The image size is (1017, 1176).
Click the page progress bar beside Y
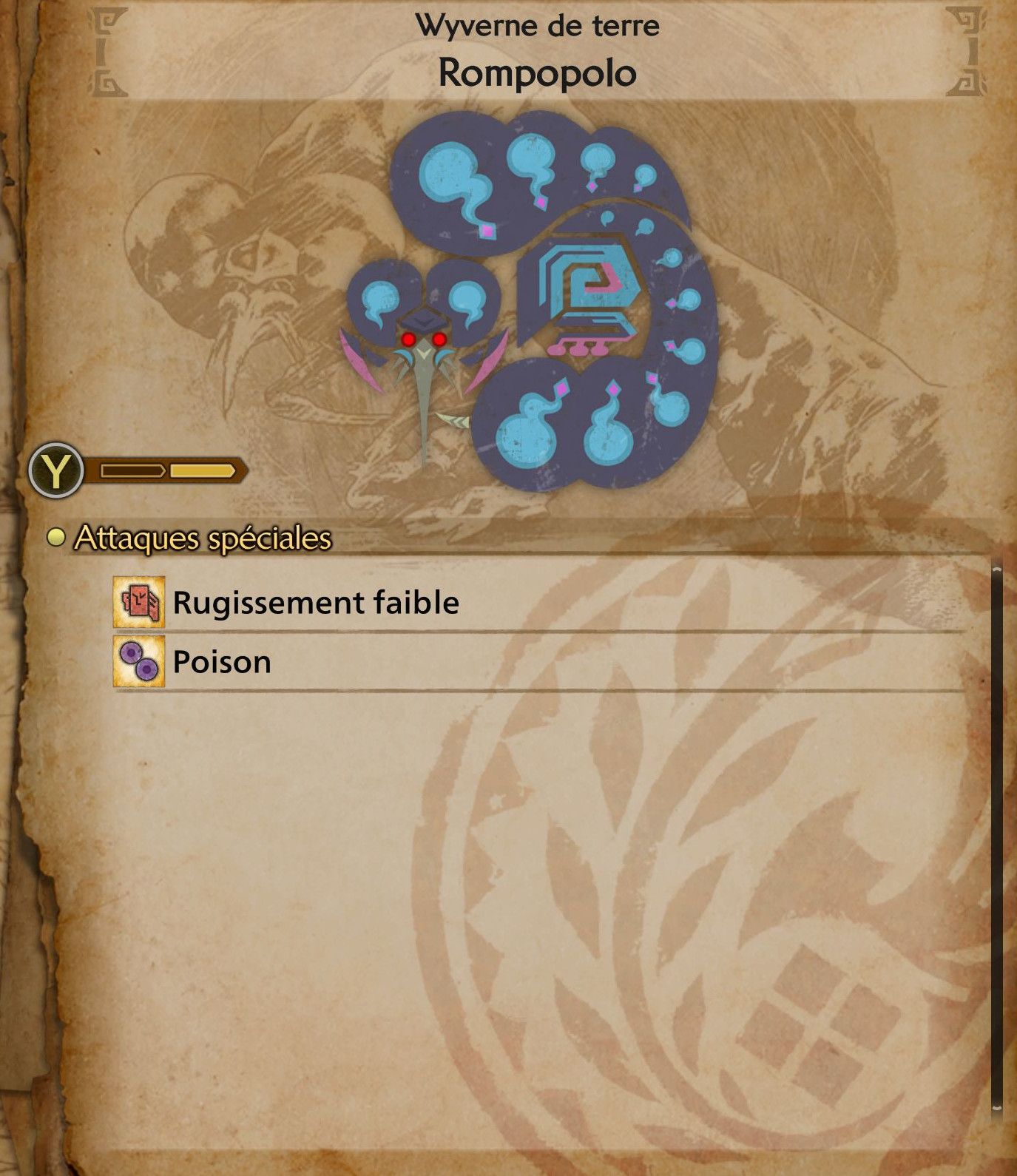166,467
